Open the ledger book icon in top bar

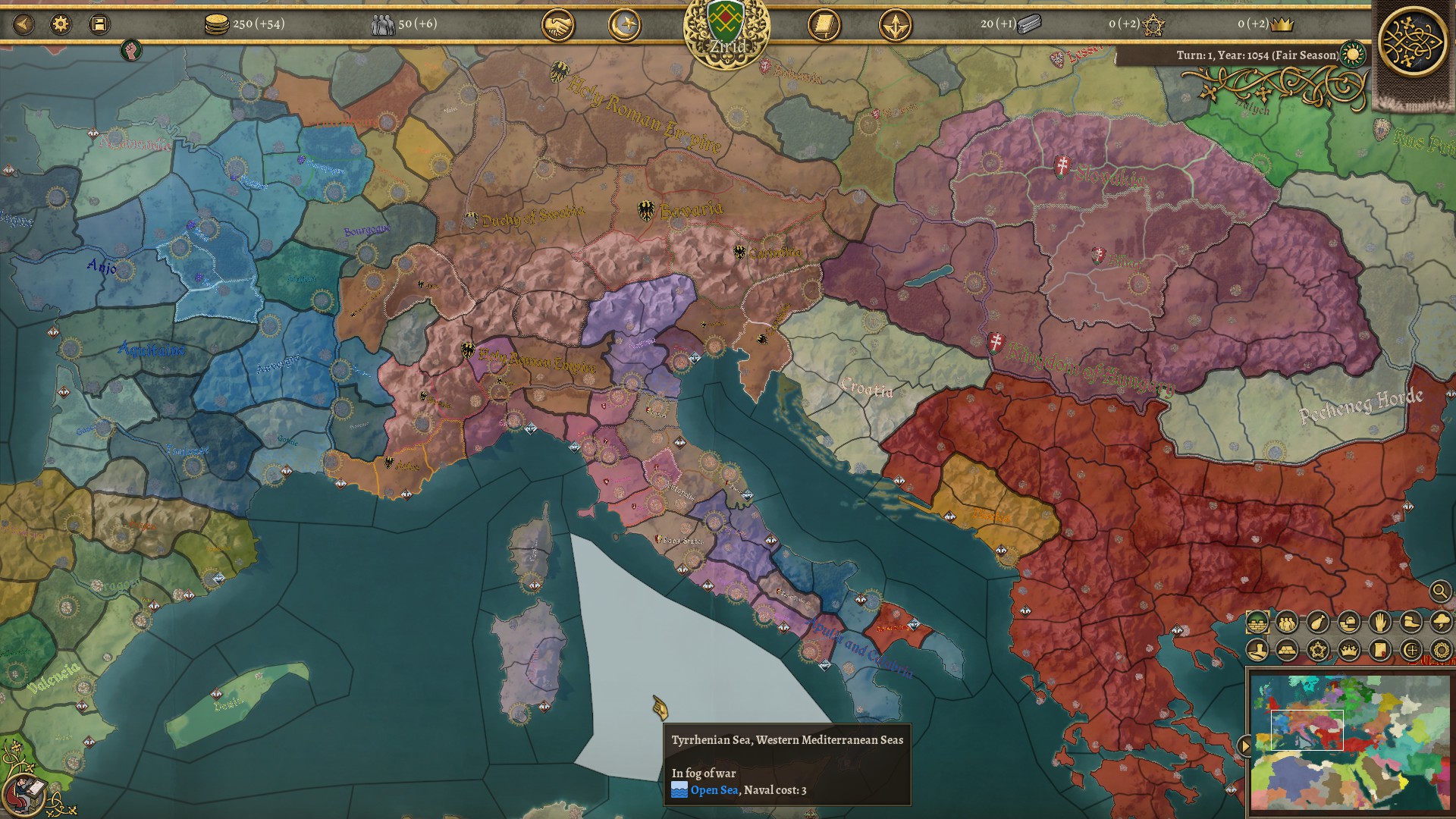point(823,24)
